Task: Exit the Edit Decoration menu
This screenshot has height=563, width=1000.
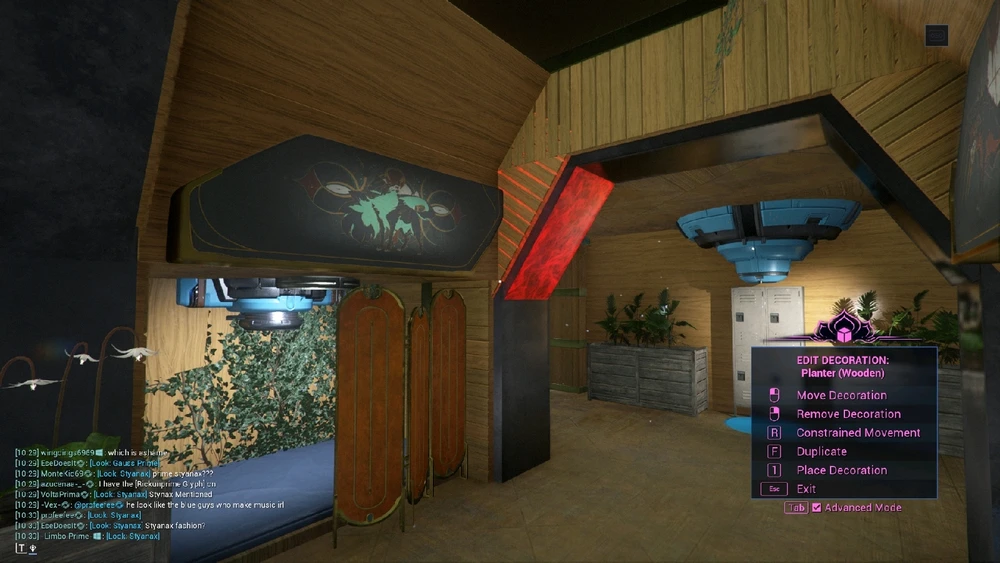Action: tap(806, 489)
